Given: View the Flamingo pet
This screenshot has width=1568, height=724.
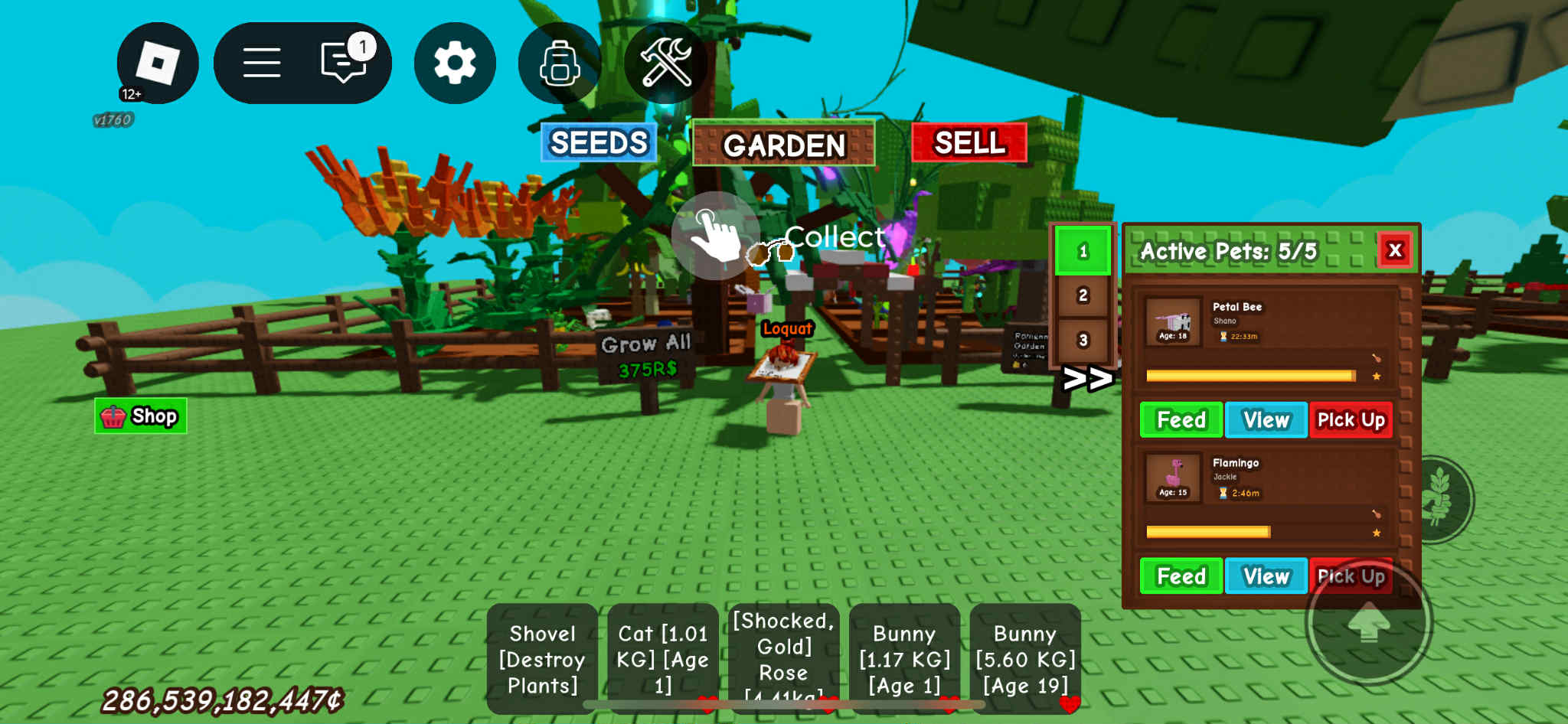Looking at the screenshot, I should pyautogui.click(x=1266, y=576).
